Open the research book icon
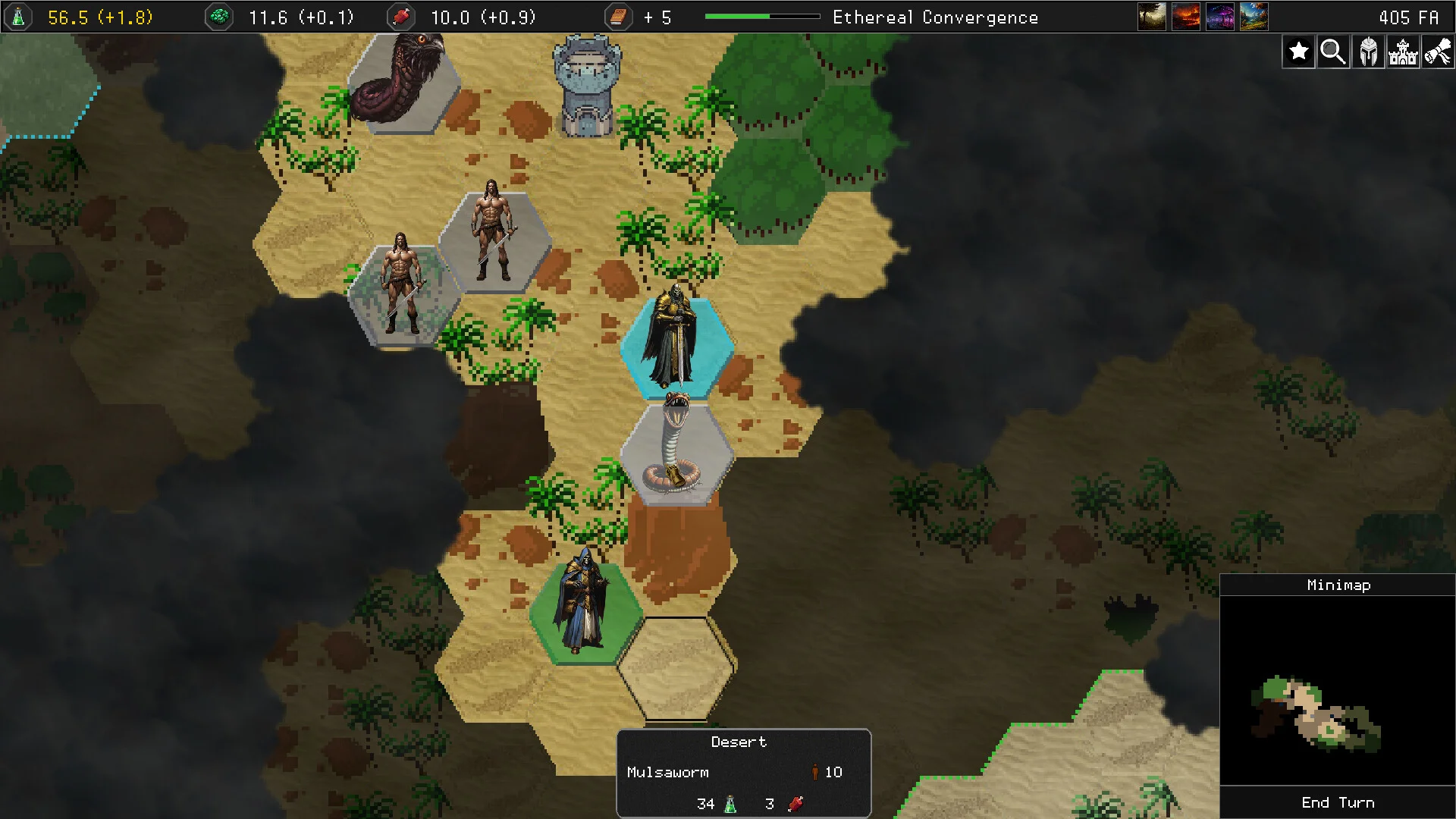Screen dimensions: 1456x819 618,17
